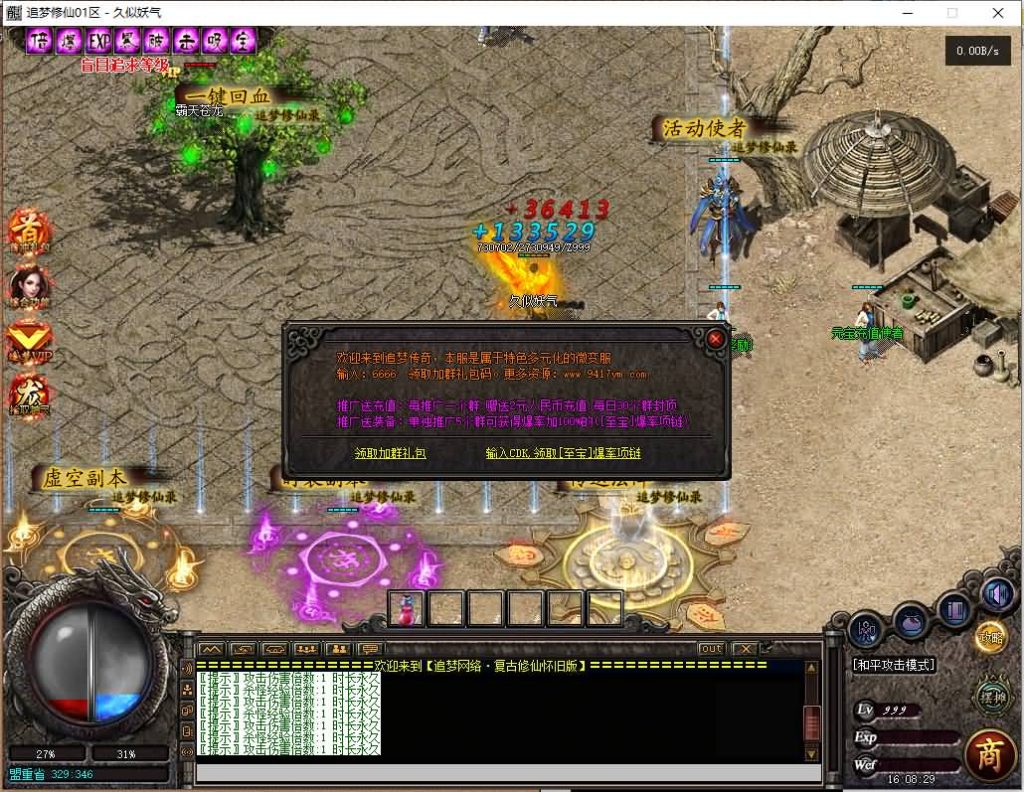Focus the chat text input box
This screenshot has width=1024, height=792.
click(500, 772)
